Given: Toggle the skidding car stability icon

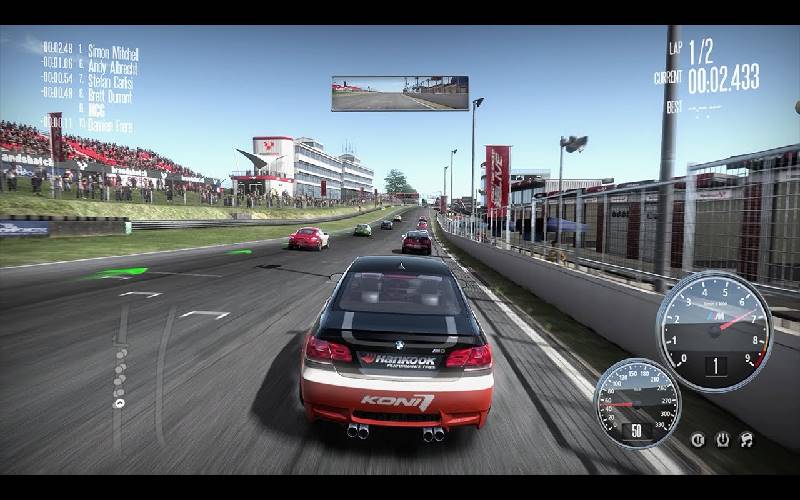Looking at the screenshot, I should (746, 439).
